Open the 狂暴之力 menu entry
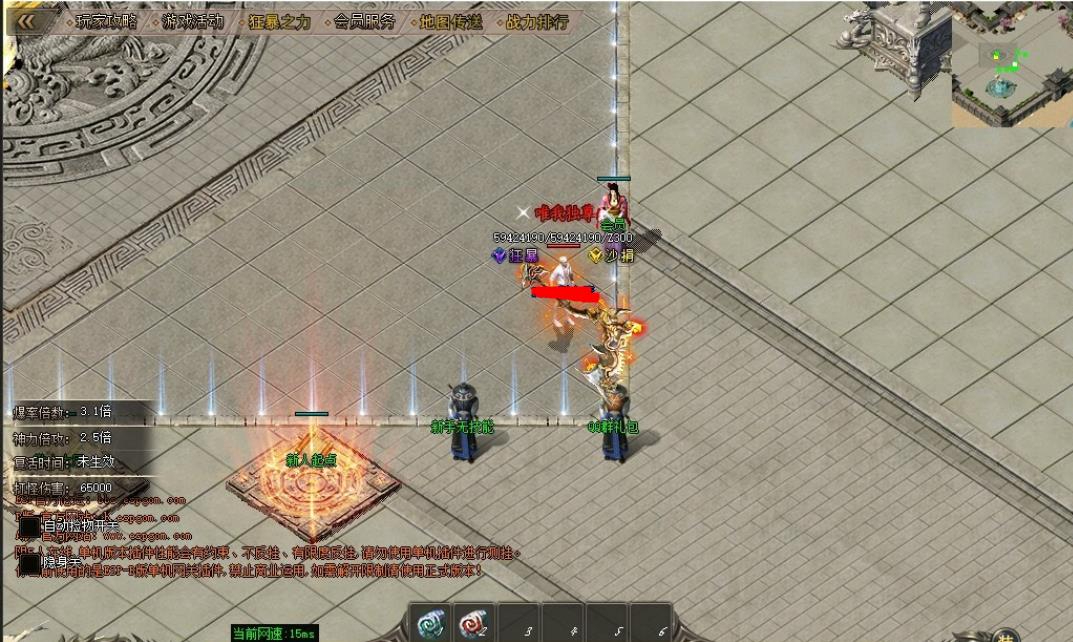This screenshot has width=1073, height=642. [x=278, y=21]
